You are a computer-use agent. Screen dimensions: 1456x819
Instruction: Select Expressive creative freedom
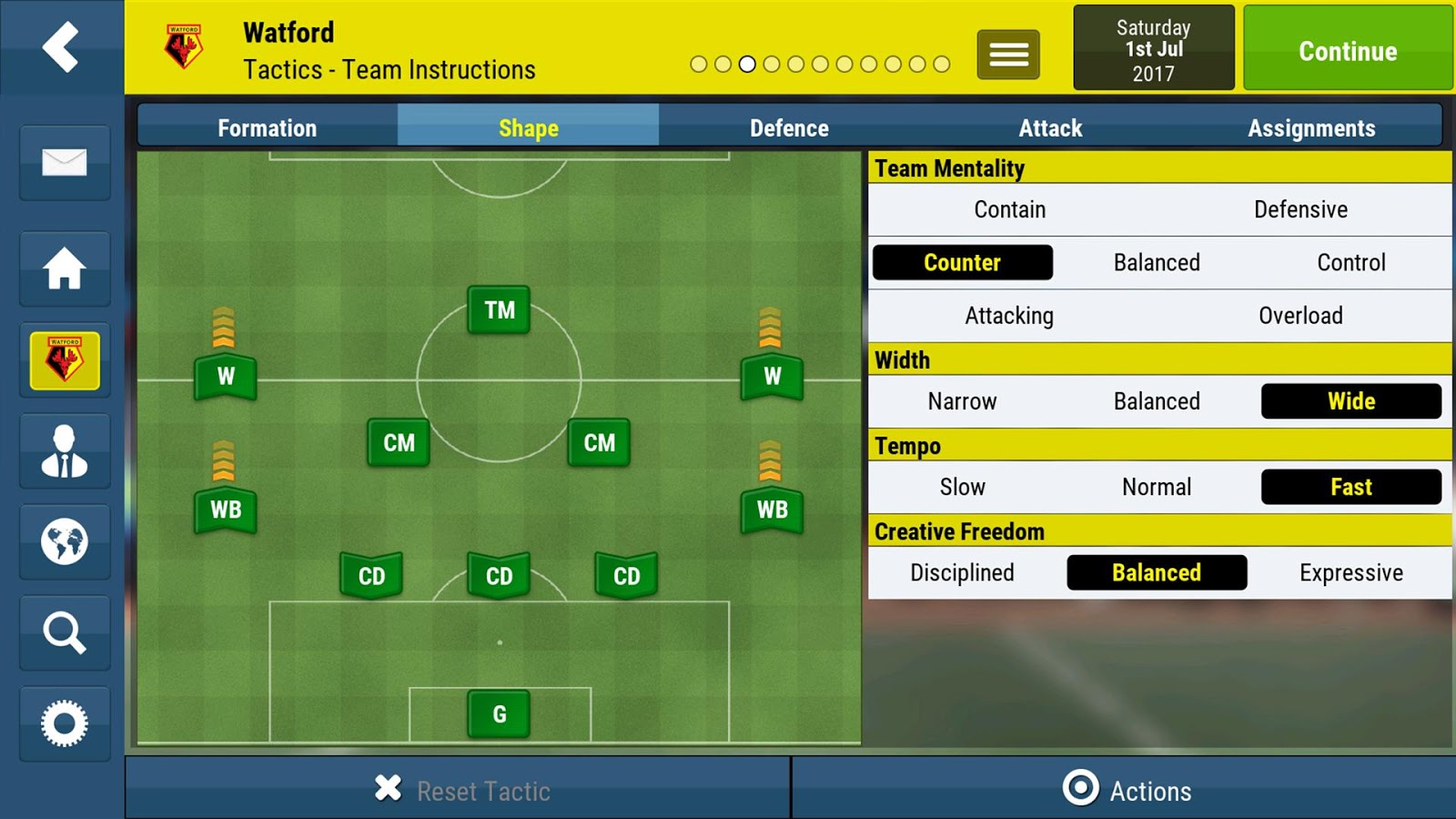[x=1351, y=572]
